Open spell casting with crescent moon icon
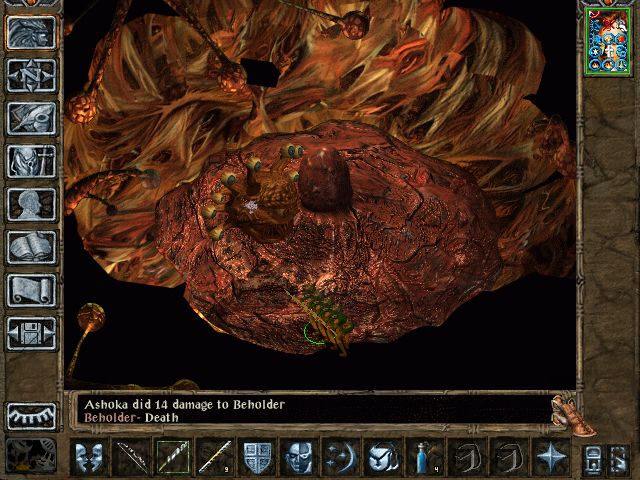Image resolution: width=640 pixels, height=480 pixels. click(341, 457)
